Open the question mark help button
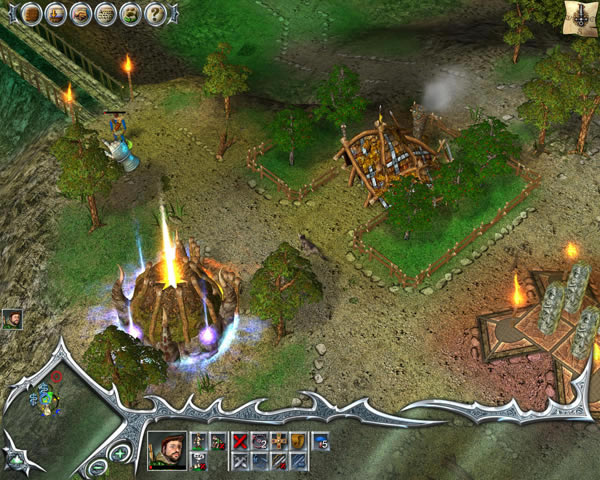 [155, 14]
